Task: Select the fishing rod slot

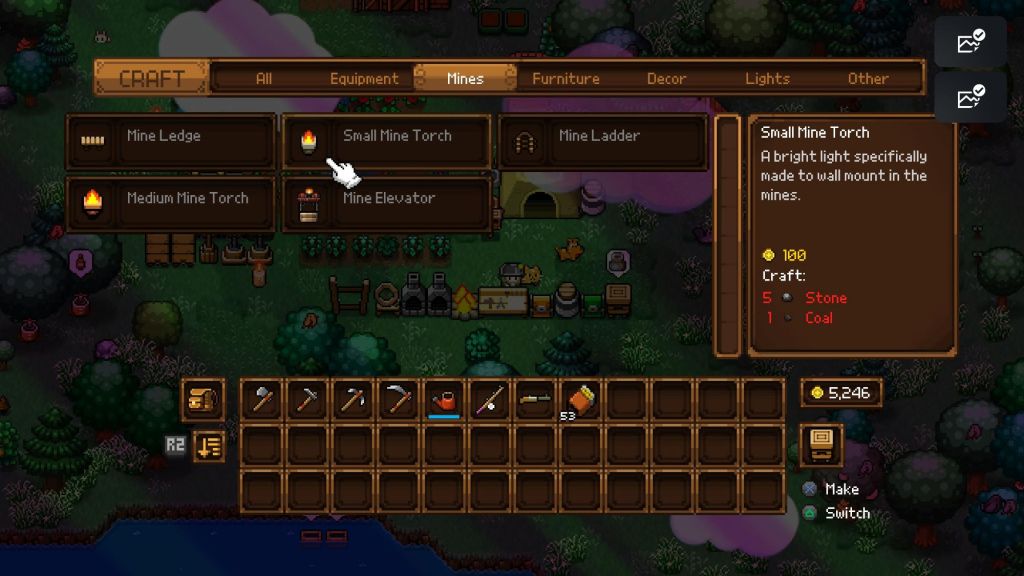Action: 490,400
